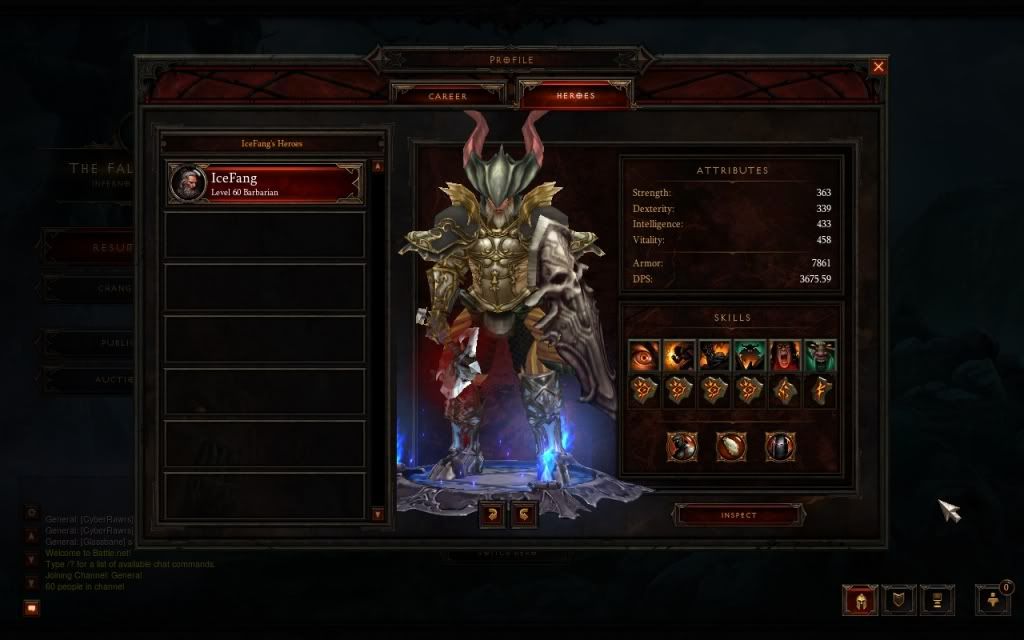The width and height of the screenshot is (1024, 640).
Task: Select the glowing eye skill icon
Action: point(644,355)
